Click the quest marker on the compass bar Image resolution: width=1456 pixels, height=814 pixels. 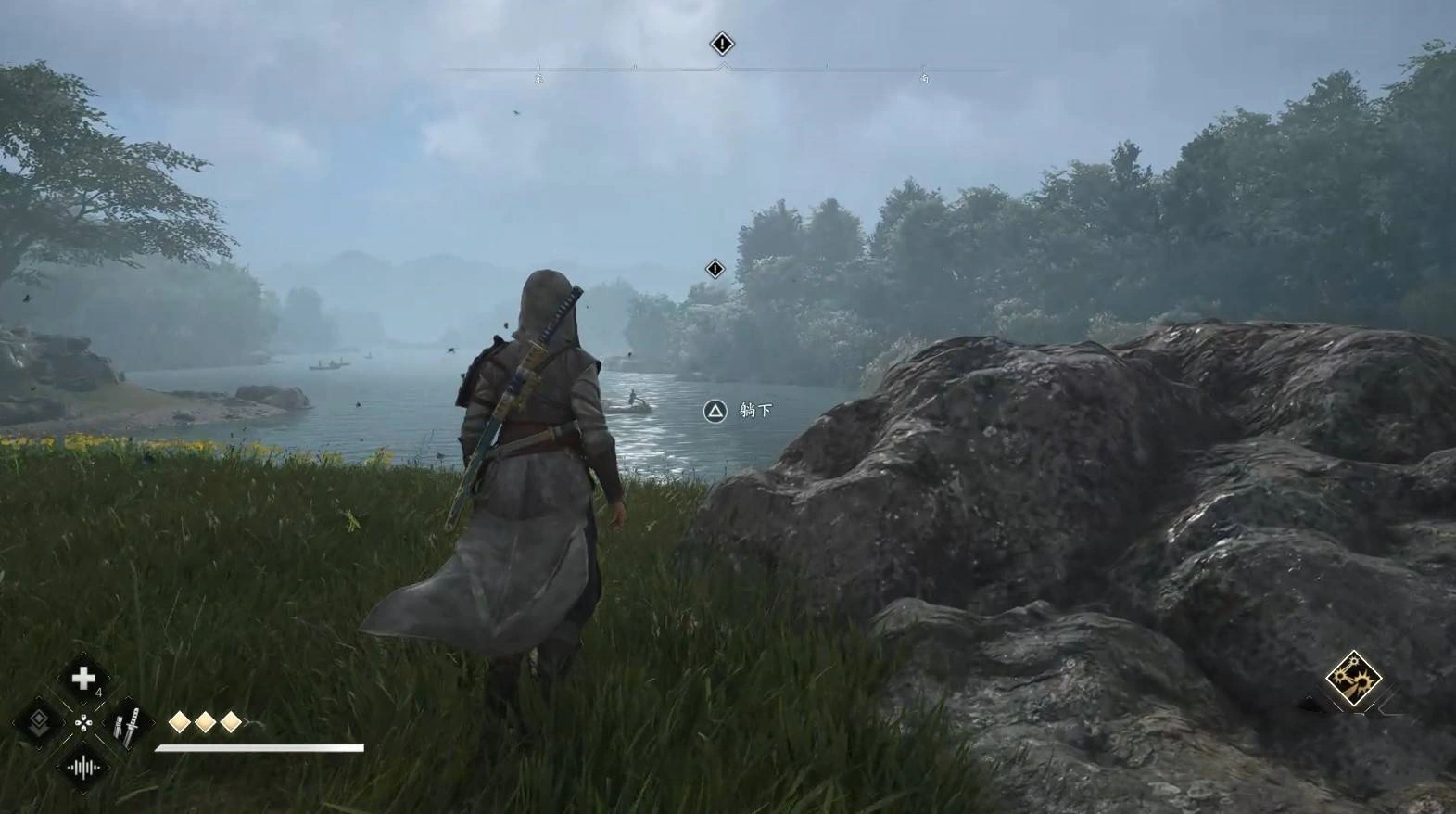[x=722, y=44]
